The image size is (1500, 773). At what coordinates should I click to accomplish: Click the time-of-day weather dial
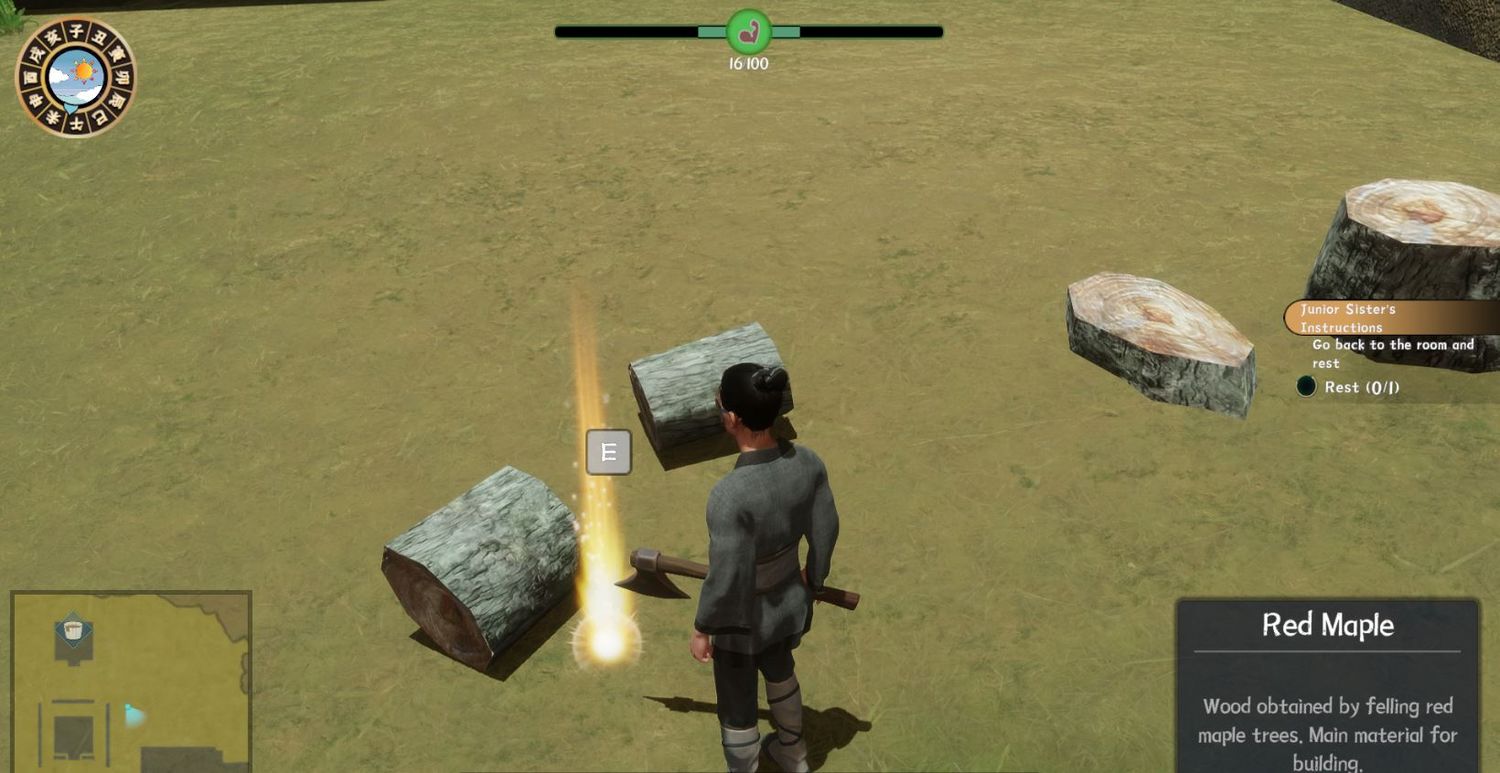click(x=76, y=77)
